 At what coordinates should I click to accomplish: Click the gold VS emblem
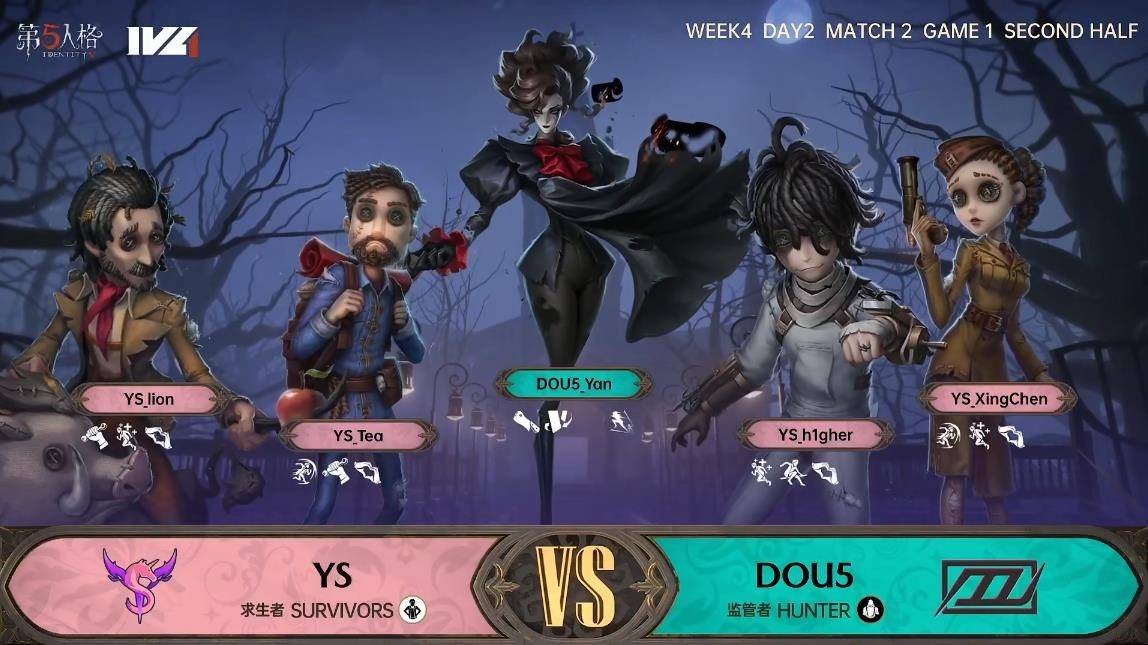tap(575, 585)
